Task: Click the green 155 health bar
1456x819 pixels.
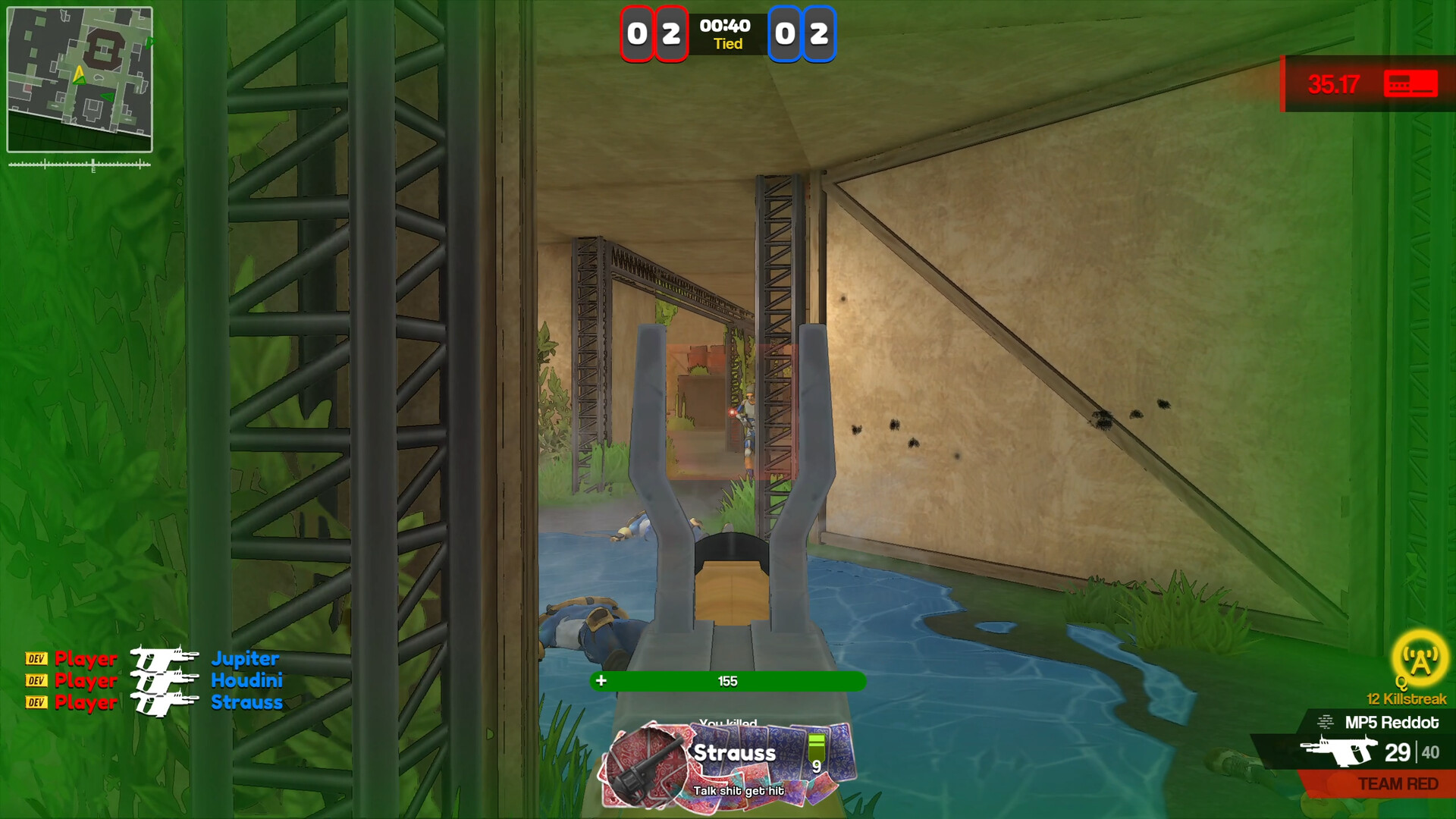Action: point(726,681)
